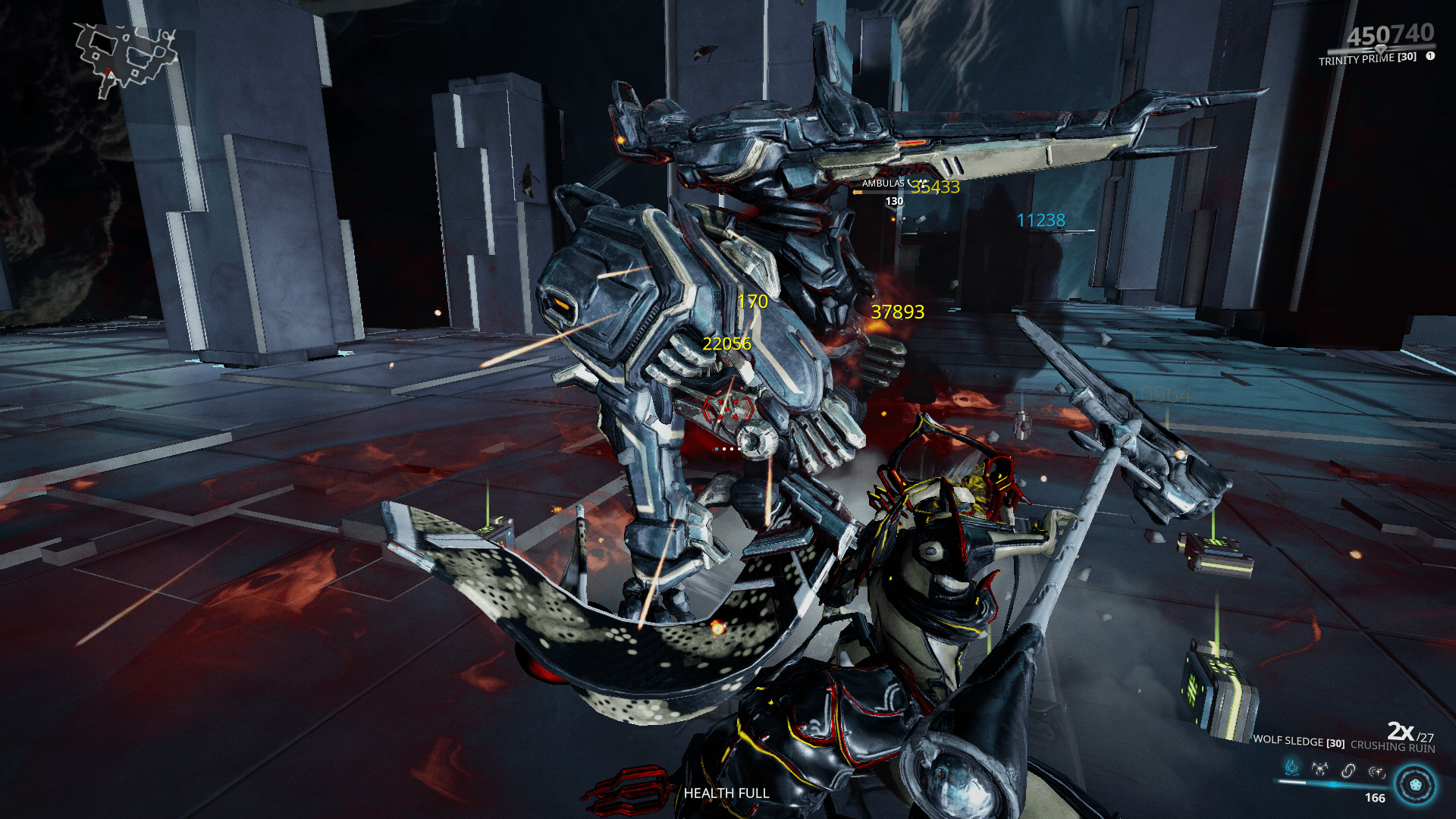Click the circular energy gauge showing 166
Image resolution: width=1456 pixels, height=819 pixels.
1414,786
